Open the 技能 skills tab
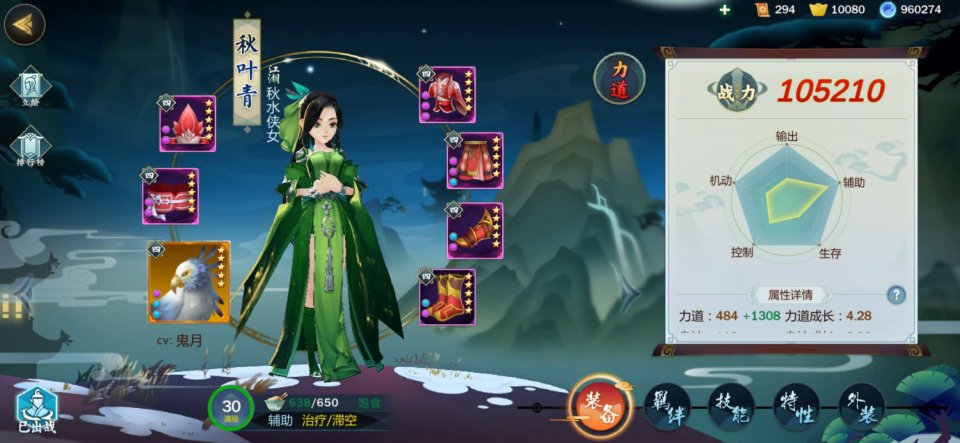Screen dimensions: 960x443 pyautogui.click(x=732, y=406)
